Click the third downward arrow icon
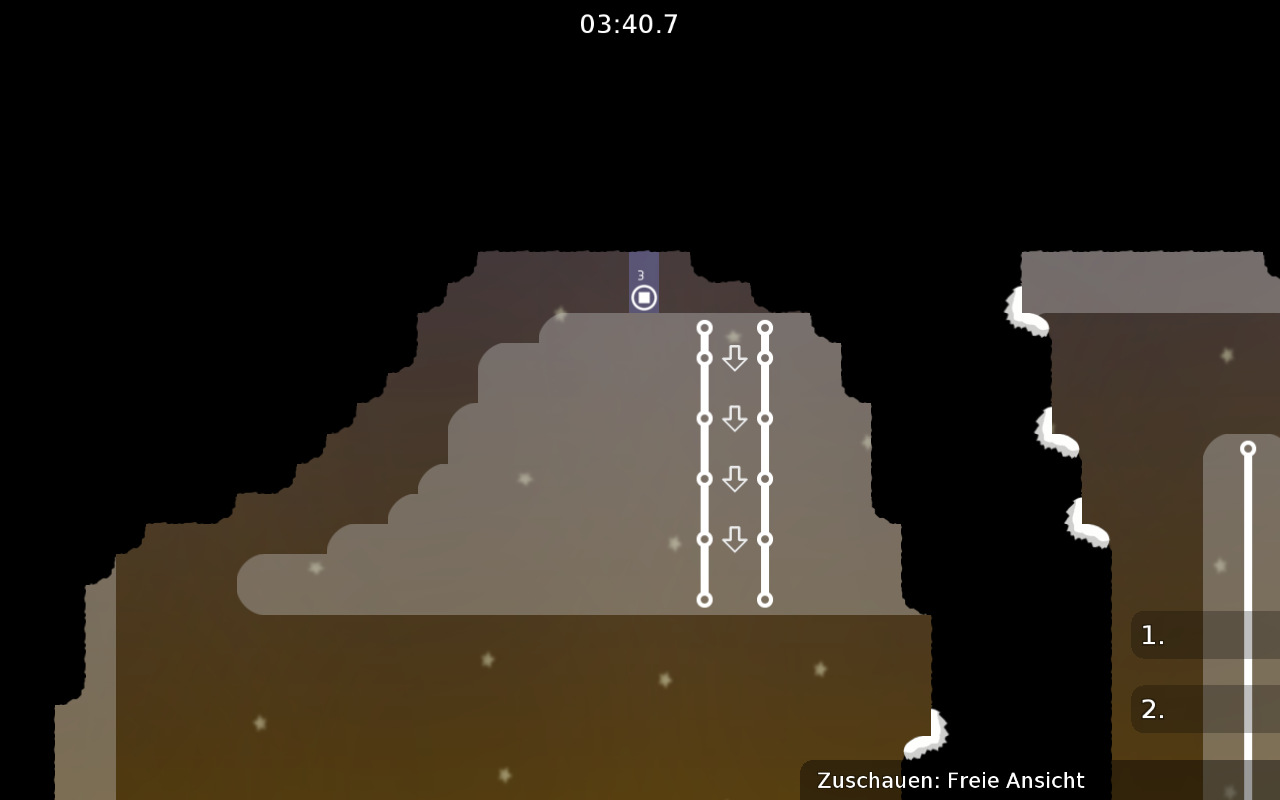The height and width of the screenshot is (800, 1280). (x=736, y=478)
